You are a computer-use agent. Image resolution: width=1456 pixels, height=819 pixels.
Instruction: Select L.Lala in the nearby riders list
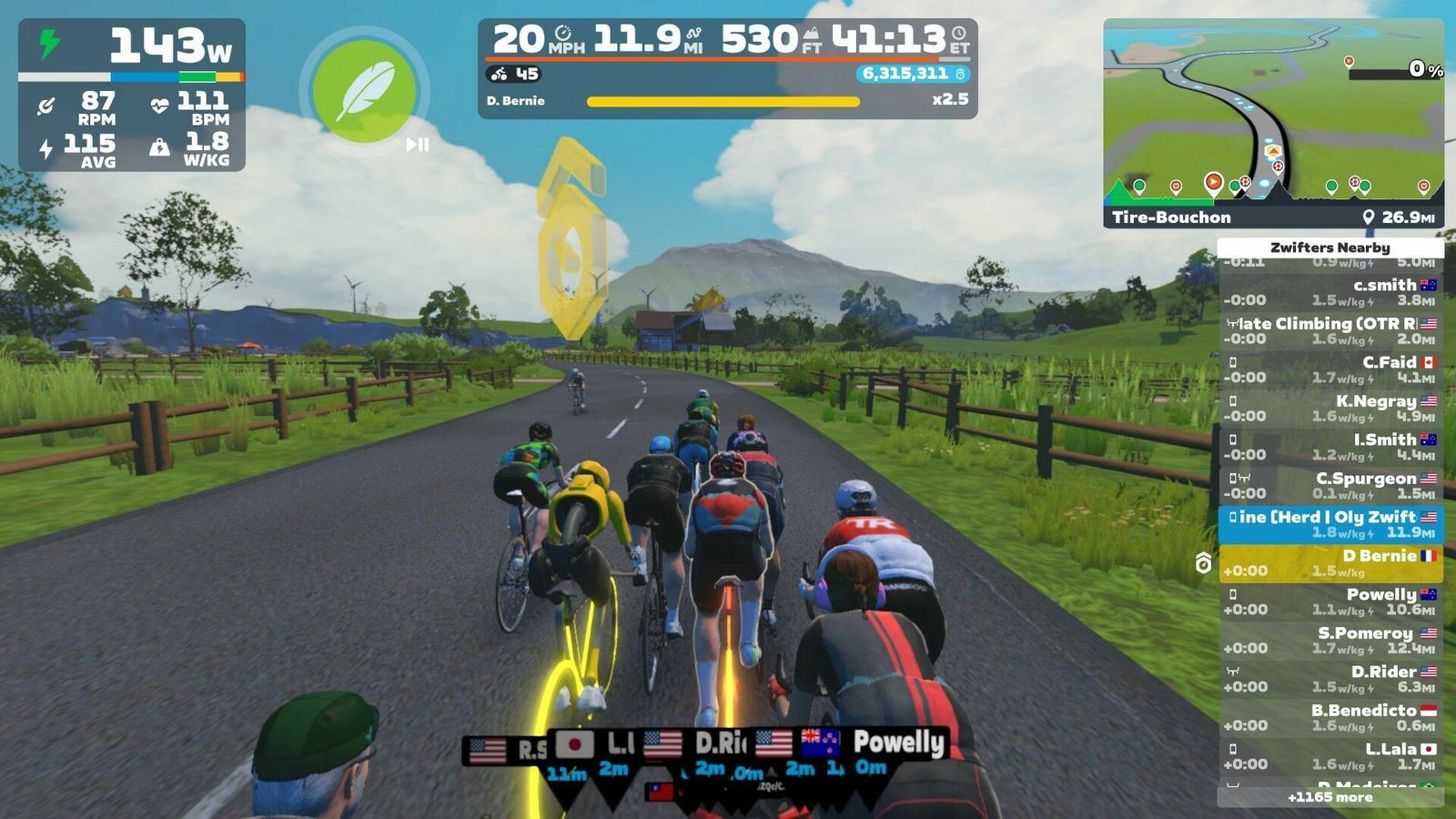tap(1330, 756)
